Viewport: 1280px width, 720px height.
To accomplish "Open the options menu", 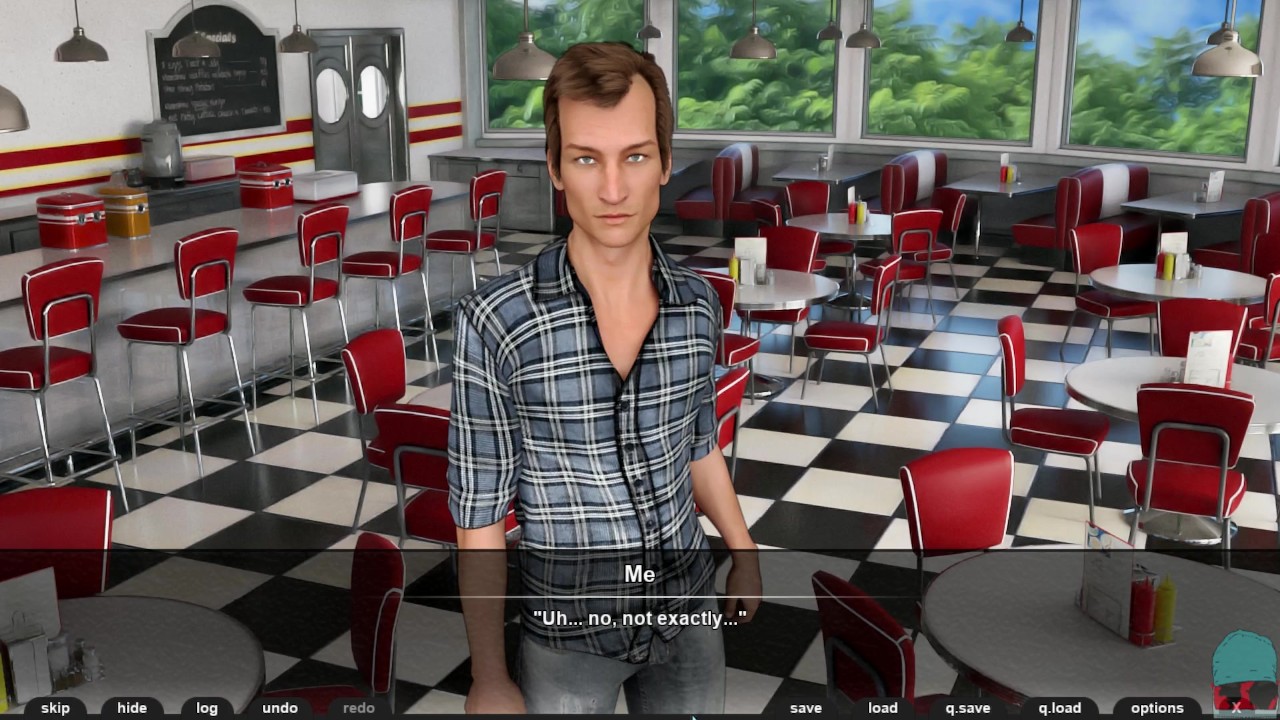I will [x=1157, y=708].
